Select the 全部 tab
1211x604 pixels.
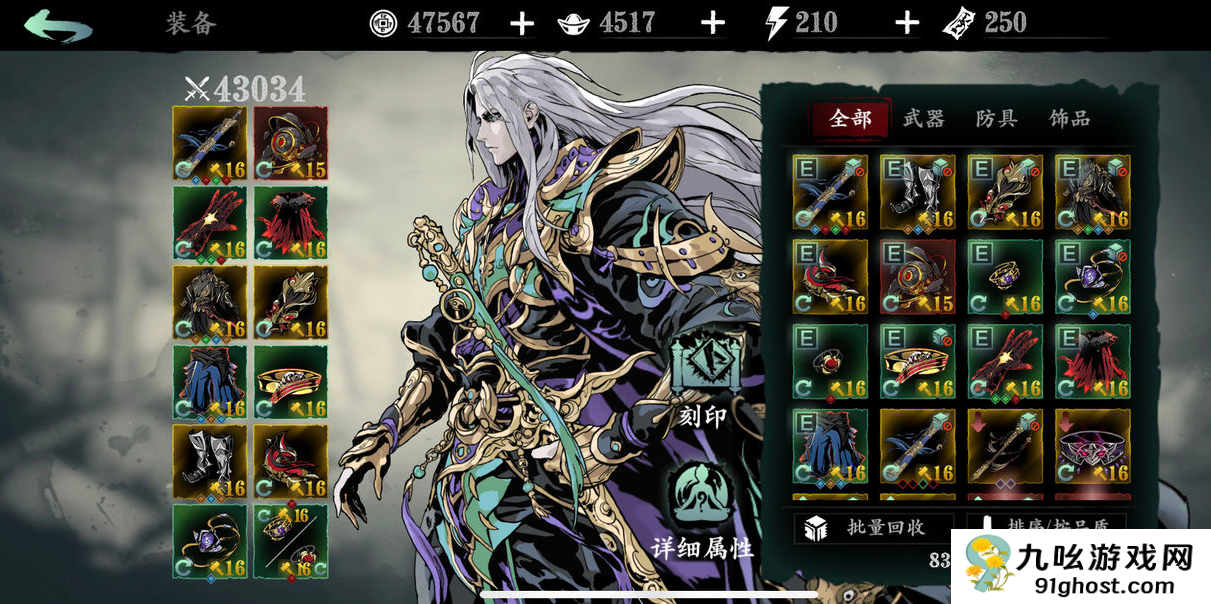pyautogui.click(x=850, y=119)
